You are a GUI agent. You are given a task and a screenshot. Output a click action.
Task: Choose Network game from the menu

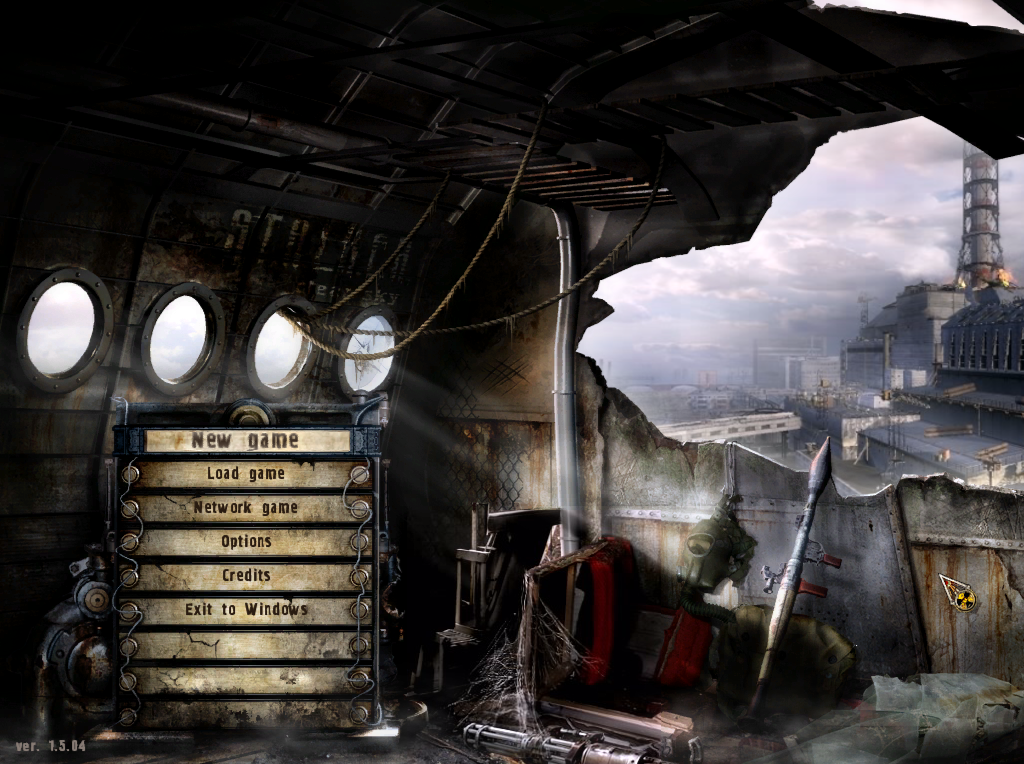click(246, 508)
